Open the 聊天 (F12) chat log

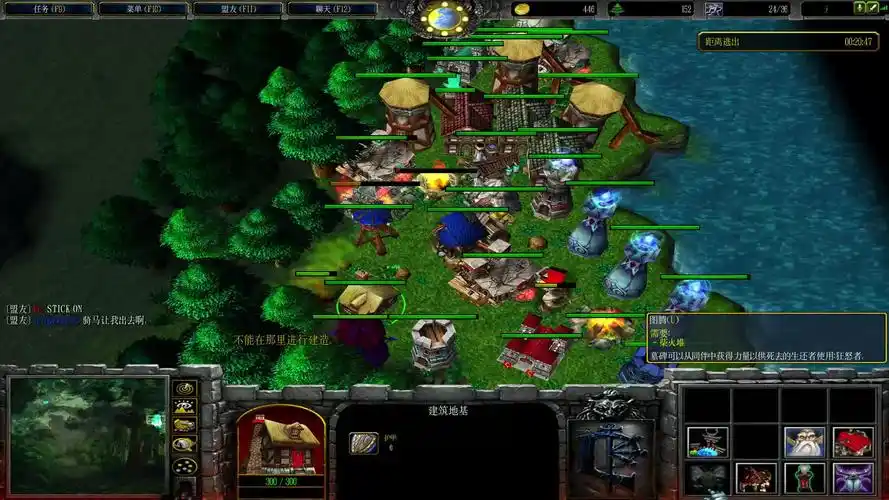(333, 8)
